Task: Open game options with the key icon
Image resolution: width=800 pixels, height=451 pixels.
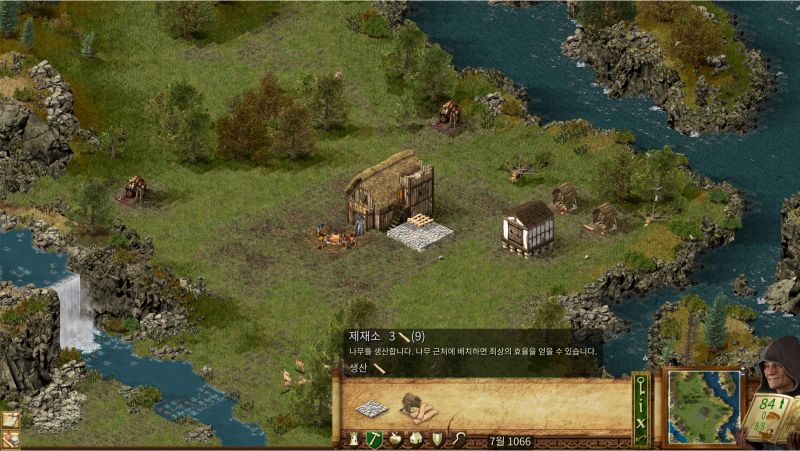Action: point(641,384)
